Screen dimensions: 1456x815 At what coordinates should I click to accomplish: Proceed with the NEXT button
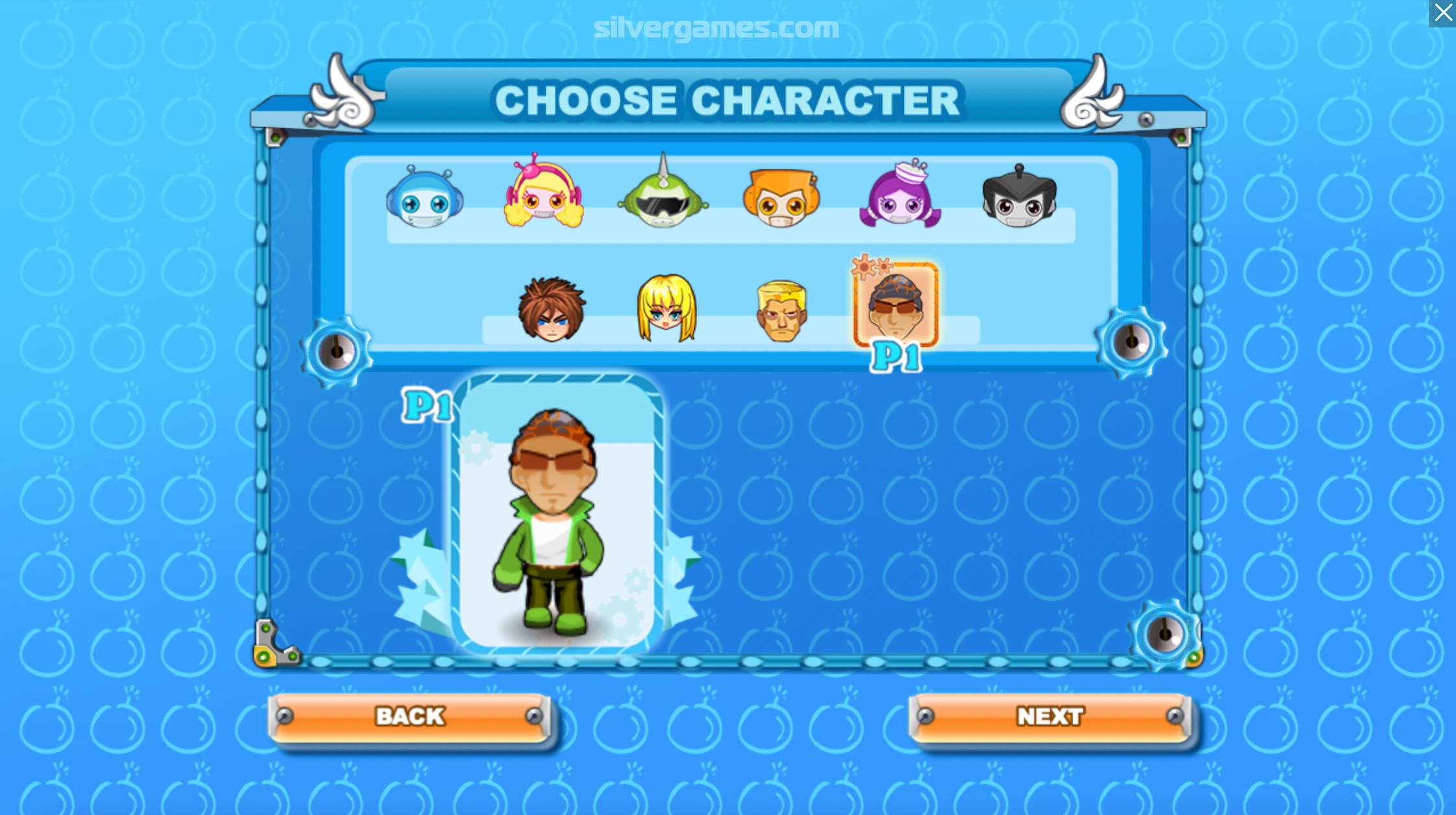click(1049, 717)
